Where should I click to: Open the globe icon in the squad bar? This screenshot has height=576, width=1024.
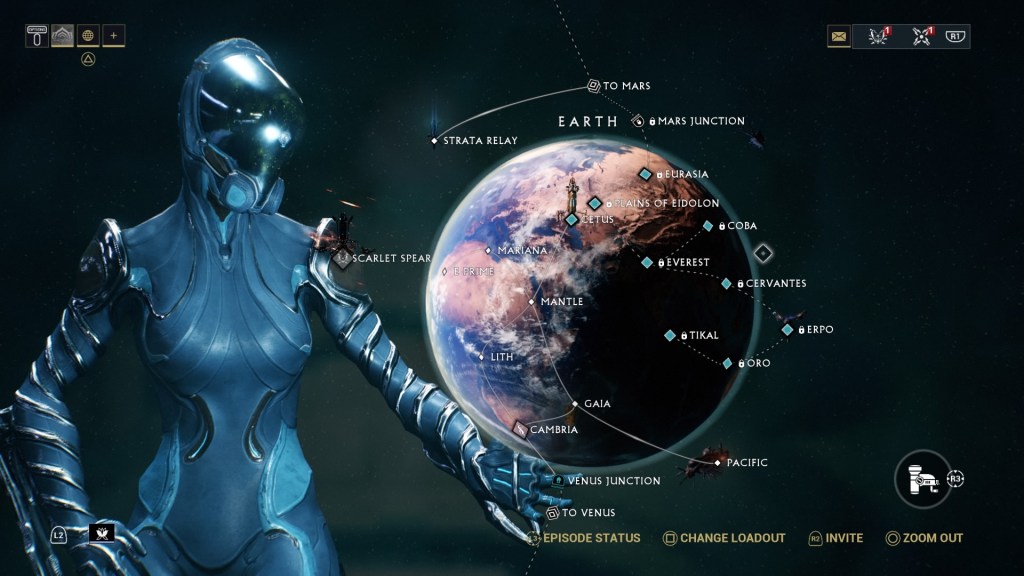click(x=88, y=36)
